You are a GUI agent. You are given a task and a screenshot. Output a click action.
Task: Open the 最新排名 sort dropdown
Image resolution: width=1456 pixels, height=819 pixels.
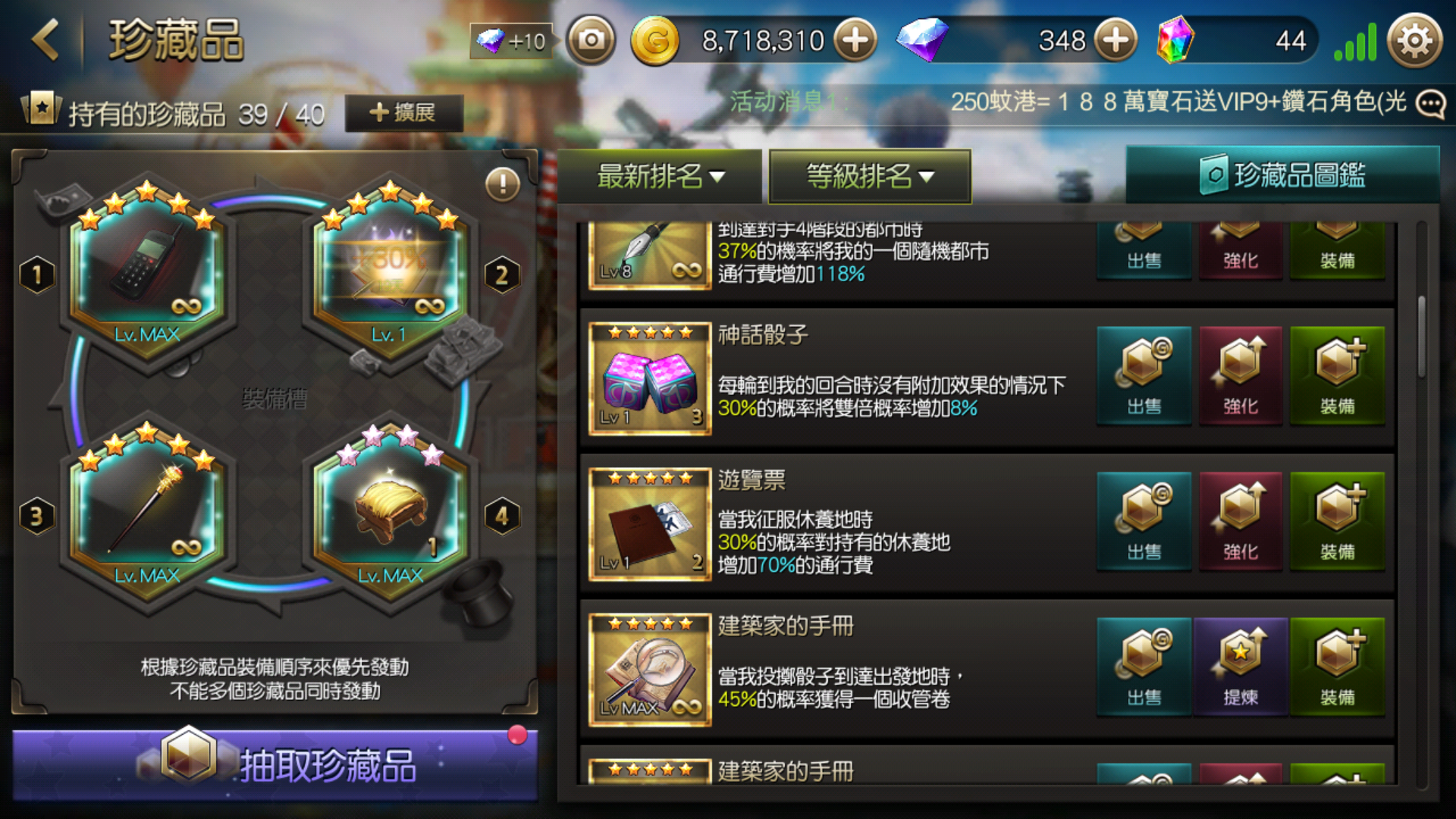pyautogui.click(x=660, y=177)
